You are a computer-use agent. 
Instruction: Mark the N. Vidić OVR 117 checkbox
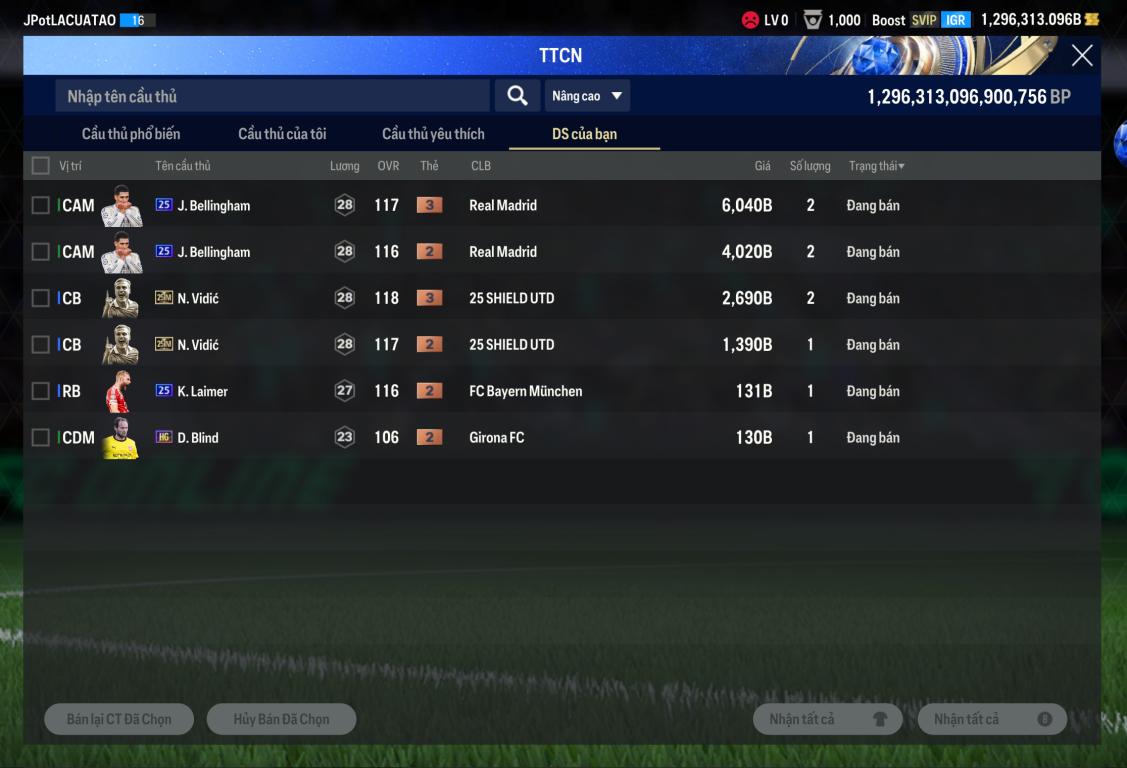click(41, 345)
